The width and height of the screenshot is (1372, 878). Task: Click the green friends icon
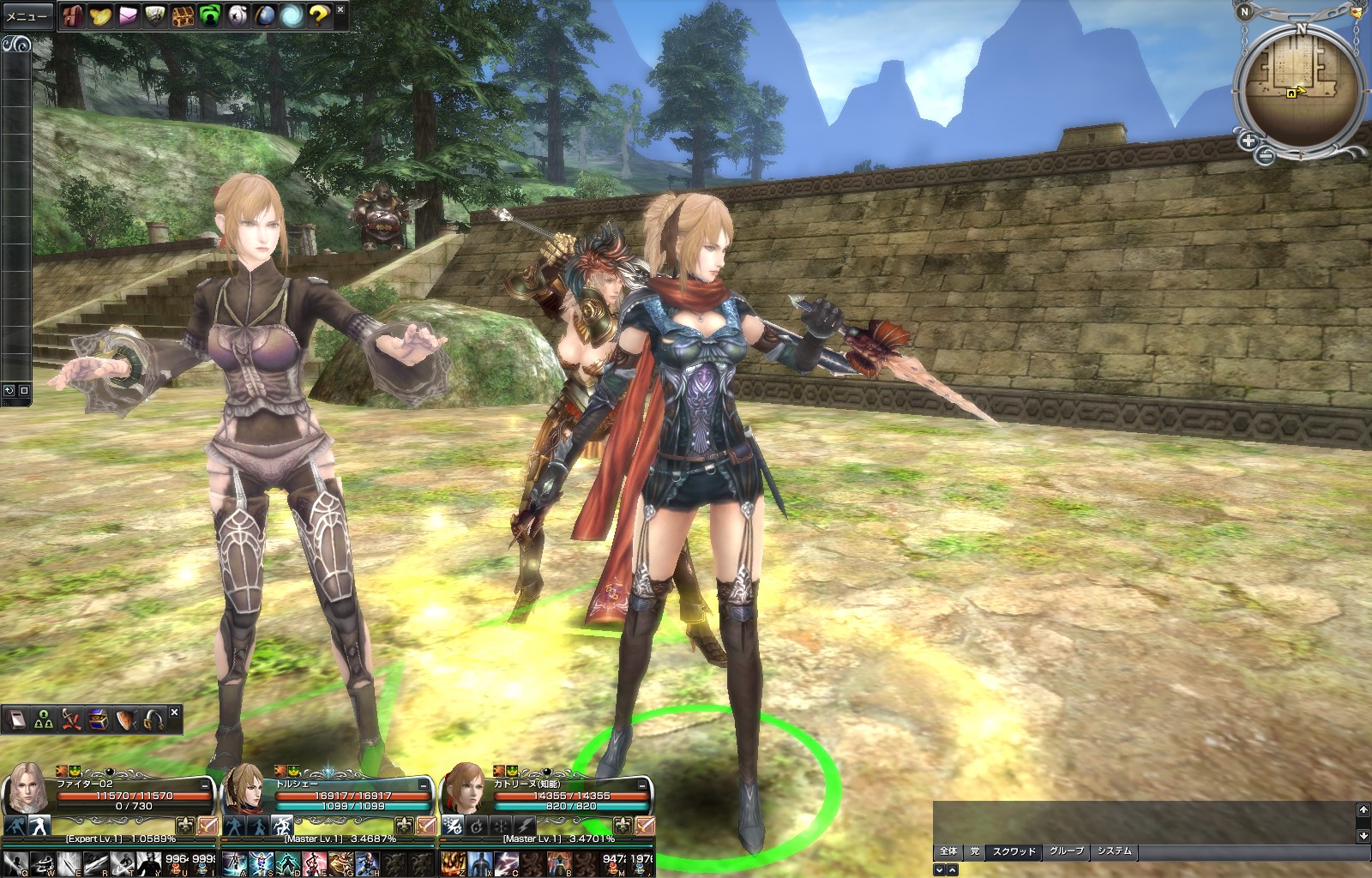[x=210, y=15]
